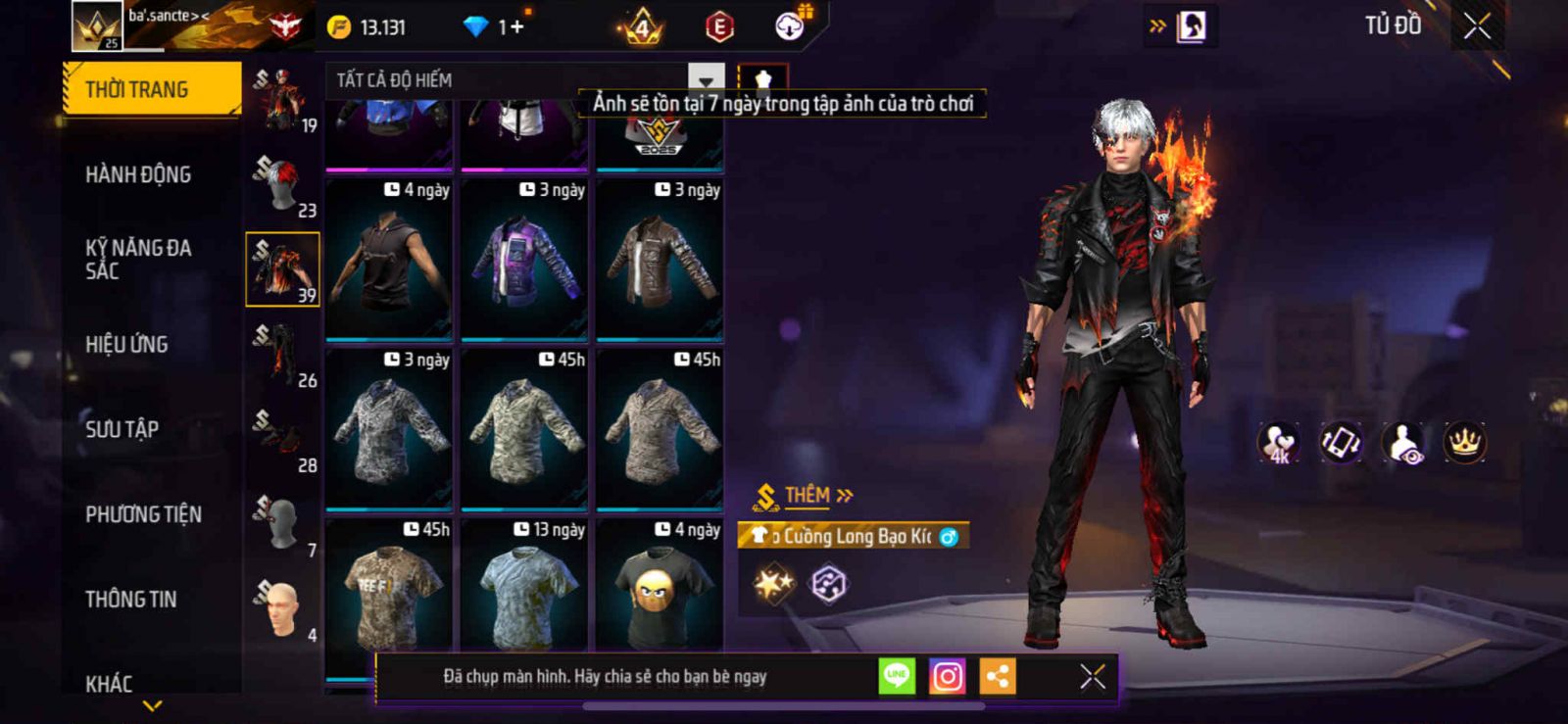Open the THÔNG TIN section

[x=130, y=599]
